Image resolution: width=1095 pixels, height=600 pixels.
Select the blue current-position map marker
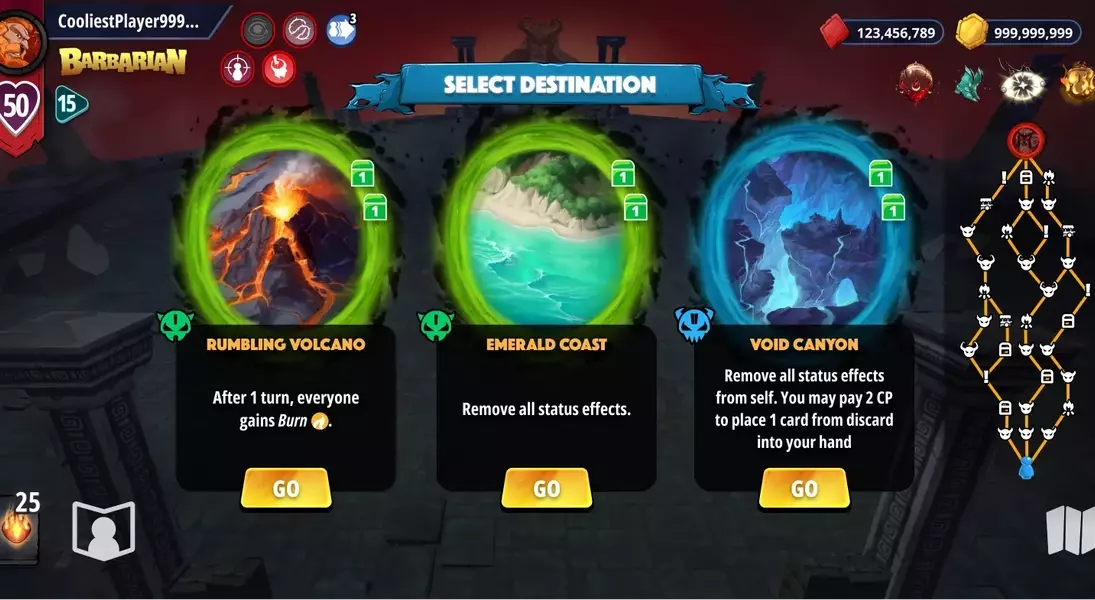(x=1025, y=467)
